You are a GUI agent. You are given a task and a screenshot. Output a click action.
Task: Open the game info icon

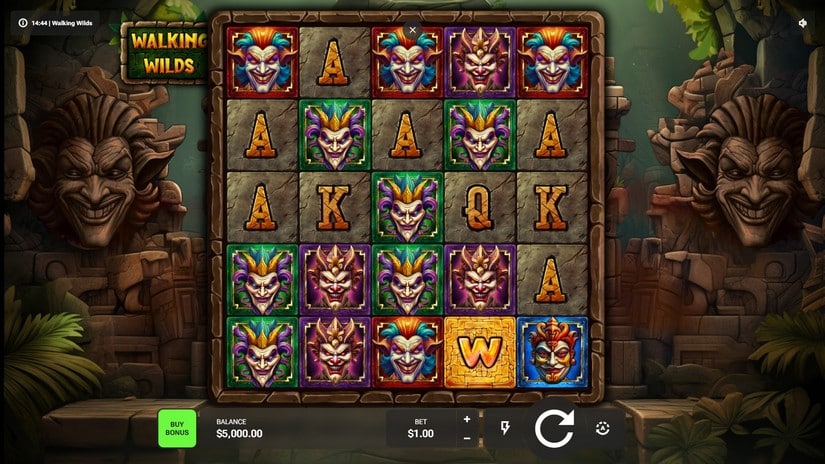(x=23, y=22)
